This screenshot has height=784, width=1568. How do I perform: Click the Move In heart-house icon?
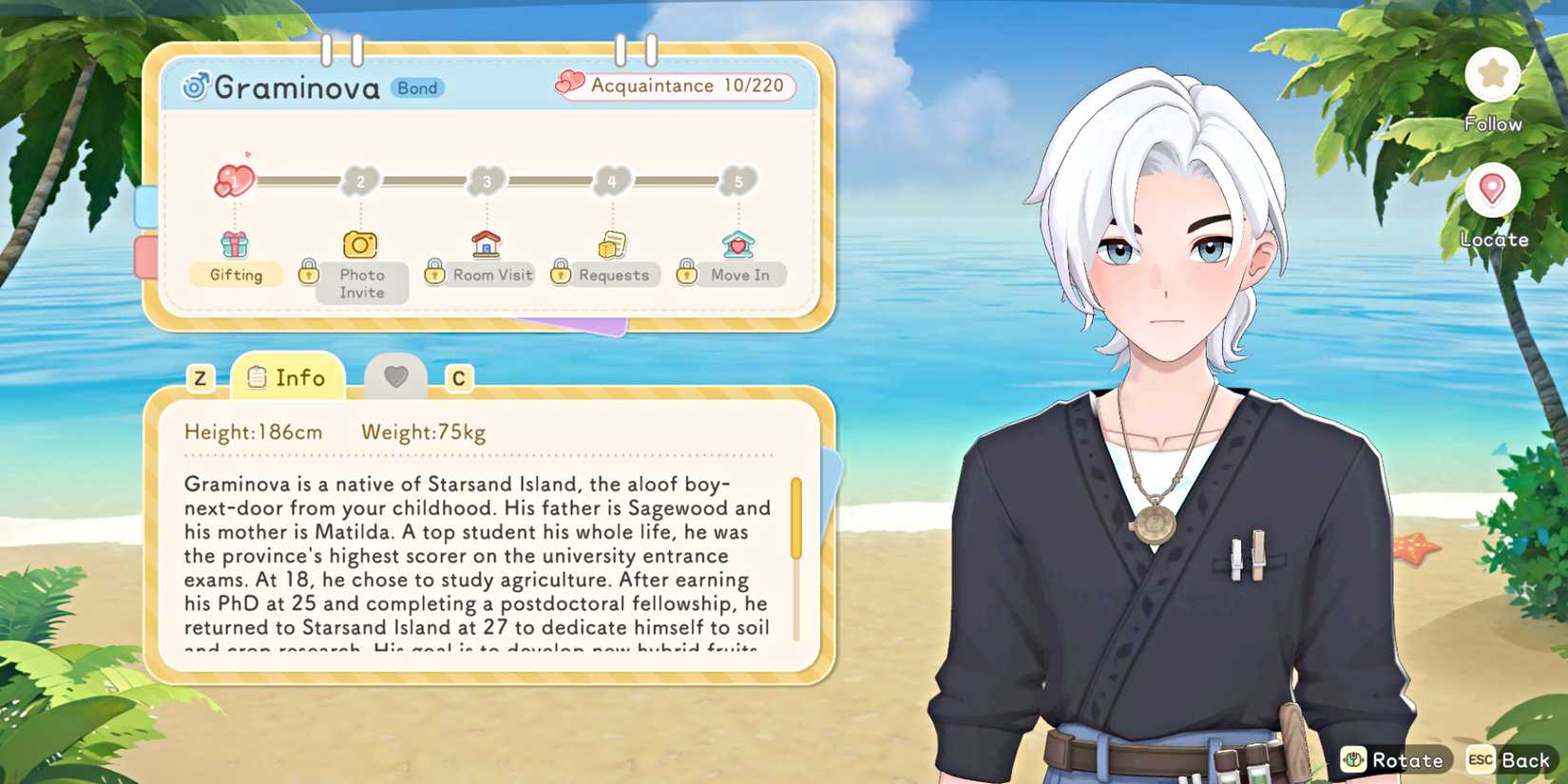[738, 242]
